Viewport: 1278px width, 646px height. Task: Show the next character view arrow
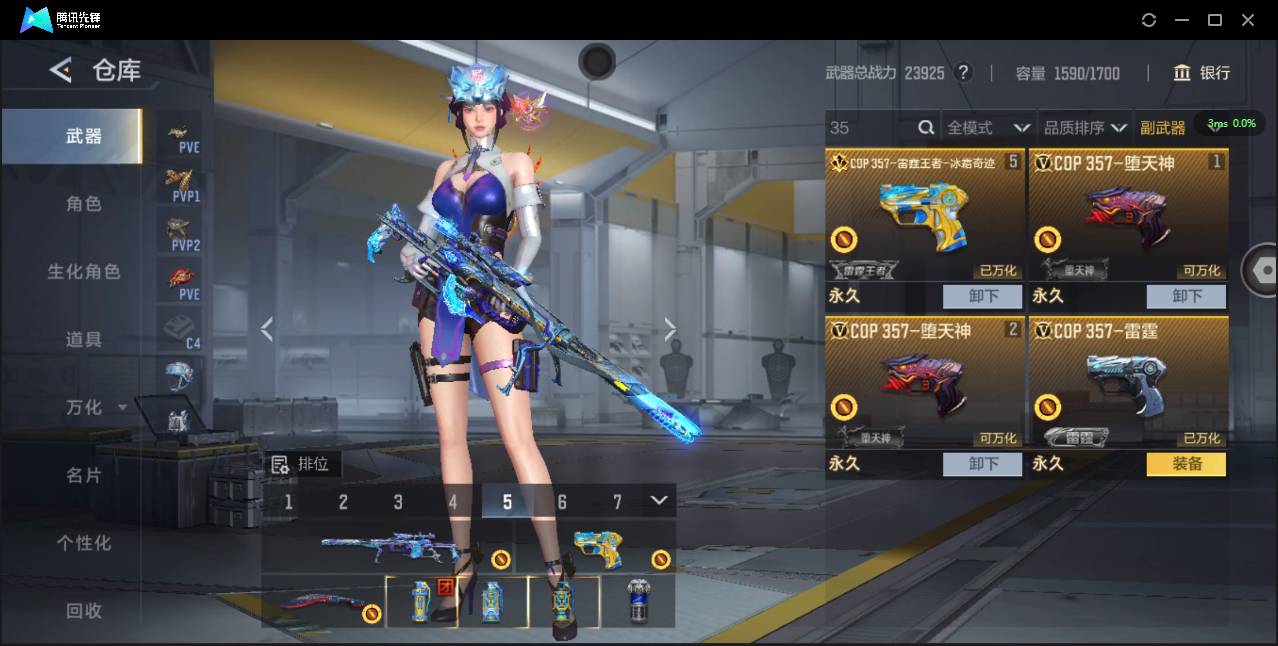(x=670, y=329)
